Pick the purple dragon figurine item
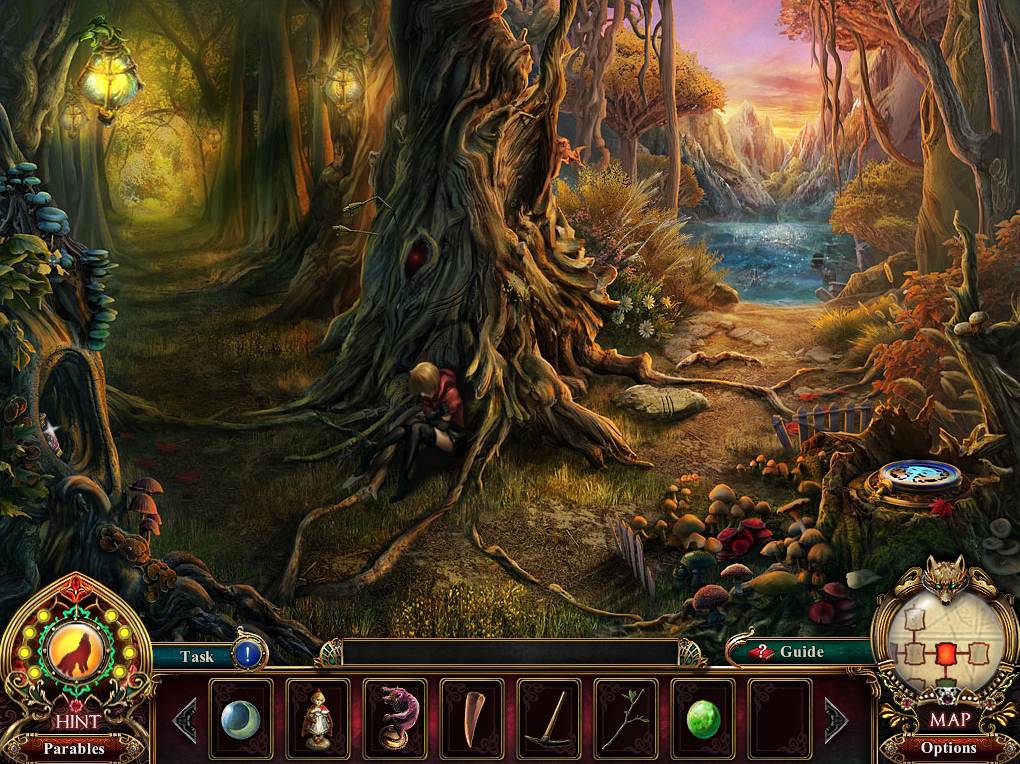The height and width of the screenshot is (764, 1020). [x=395, y=719]
